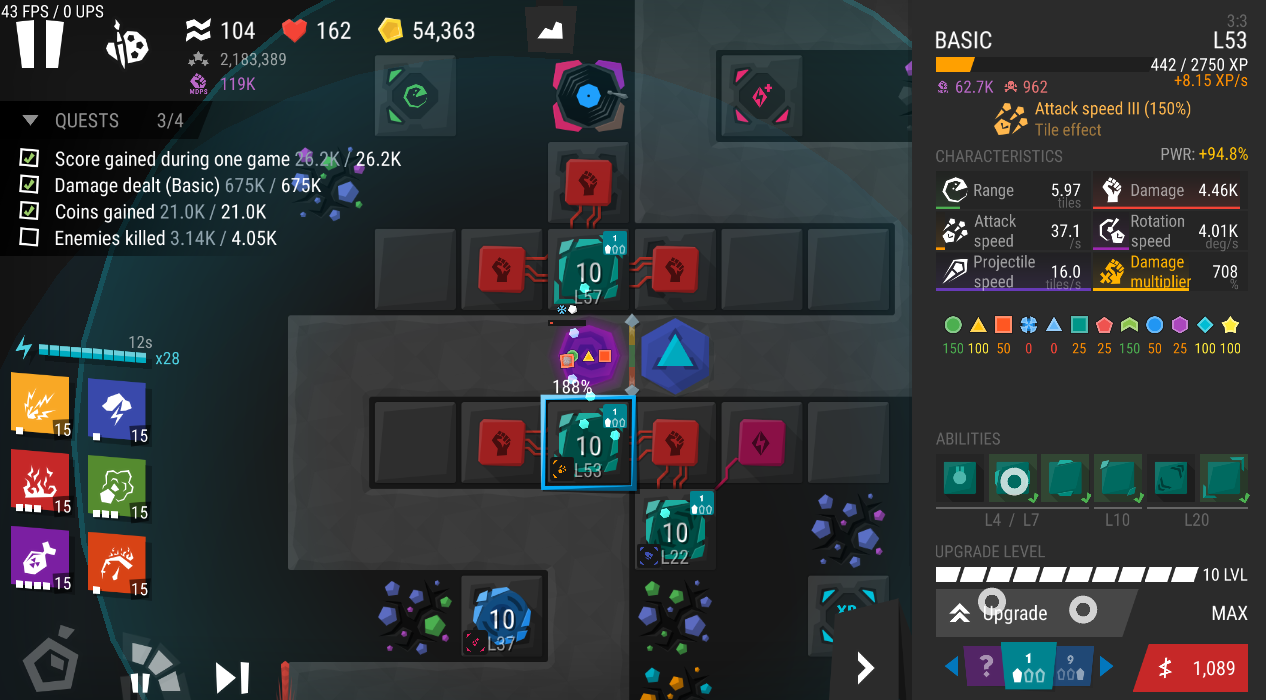Upgrade the selected Basic tower
This screenshot has width=1266, height=700.
tap(1035, 613)
